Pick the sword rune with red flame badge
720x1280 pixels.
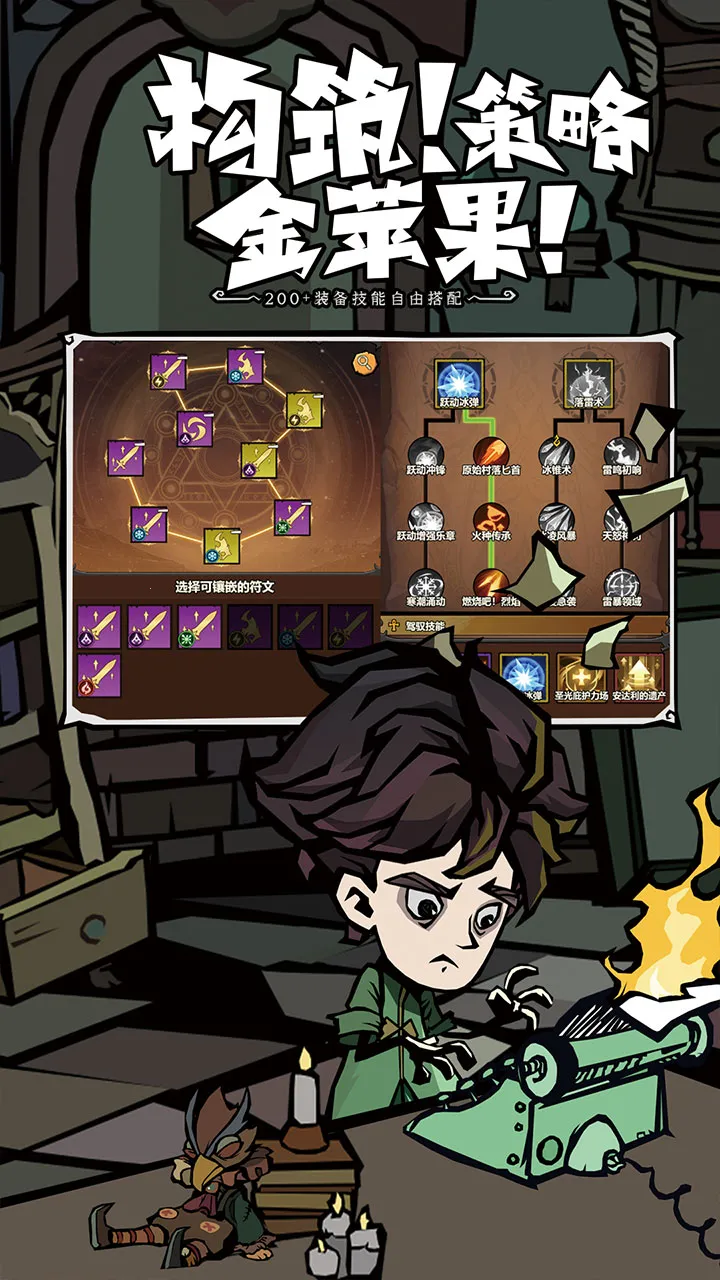(x=99, y=675)
